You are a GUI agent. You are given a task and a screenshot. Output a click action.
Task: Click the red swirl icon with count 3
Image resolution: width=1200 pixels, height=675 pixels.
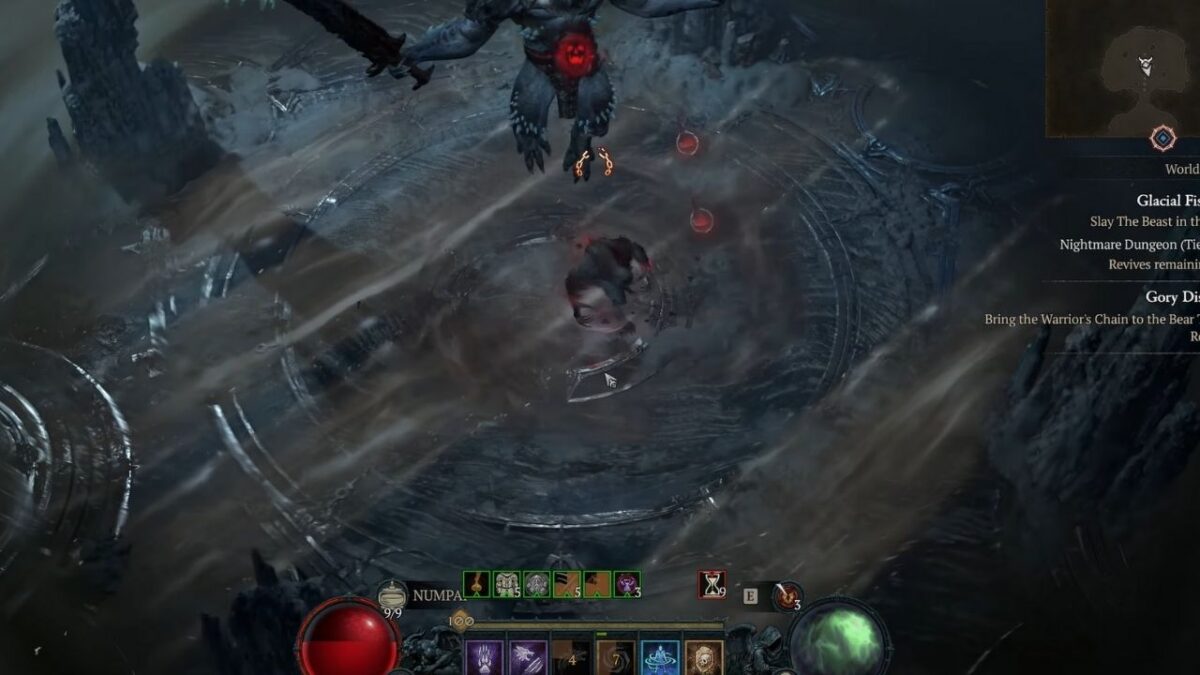pyautogui.click(x=789, y=596)
